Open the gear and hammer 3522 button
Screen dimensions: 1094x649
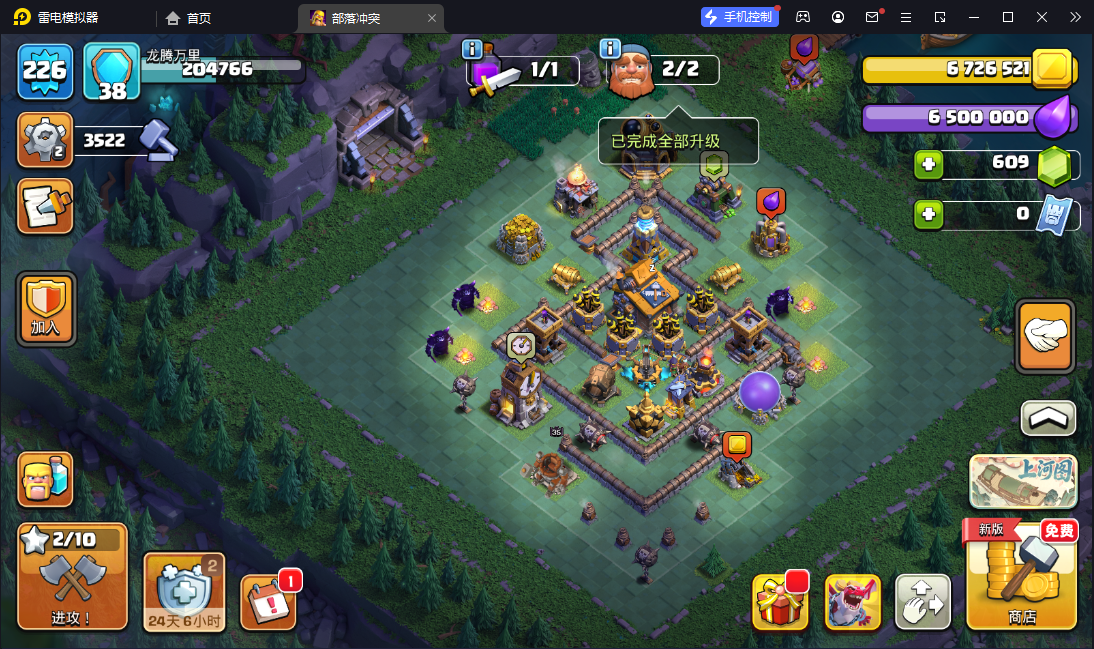45,140
